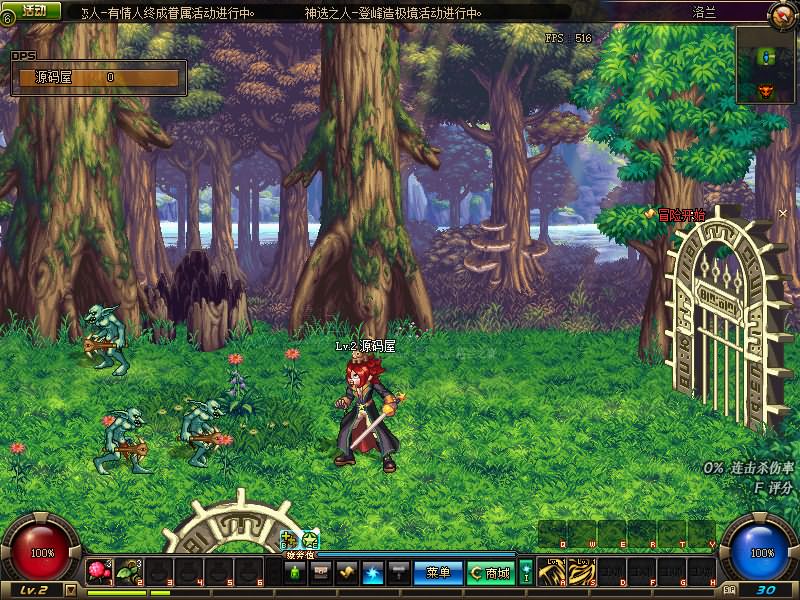Click the green potion shortcut icon
Screen dimensions: 800x600
point(296,573)
